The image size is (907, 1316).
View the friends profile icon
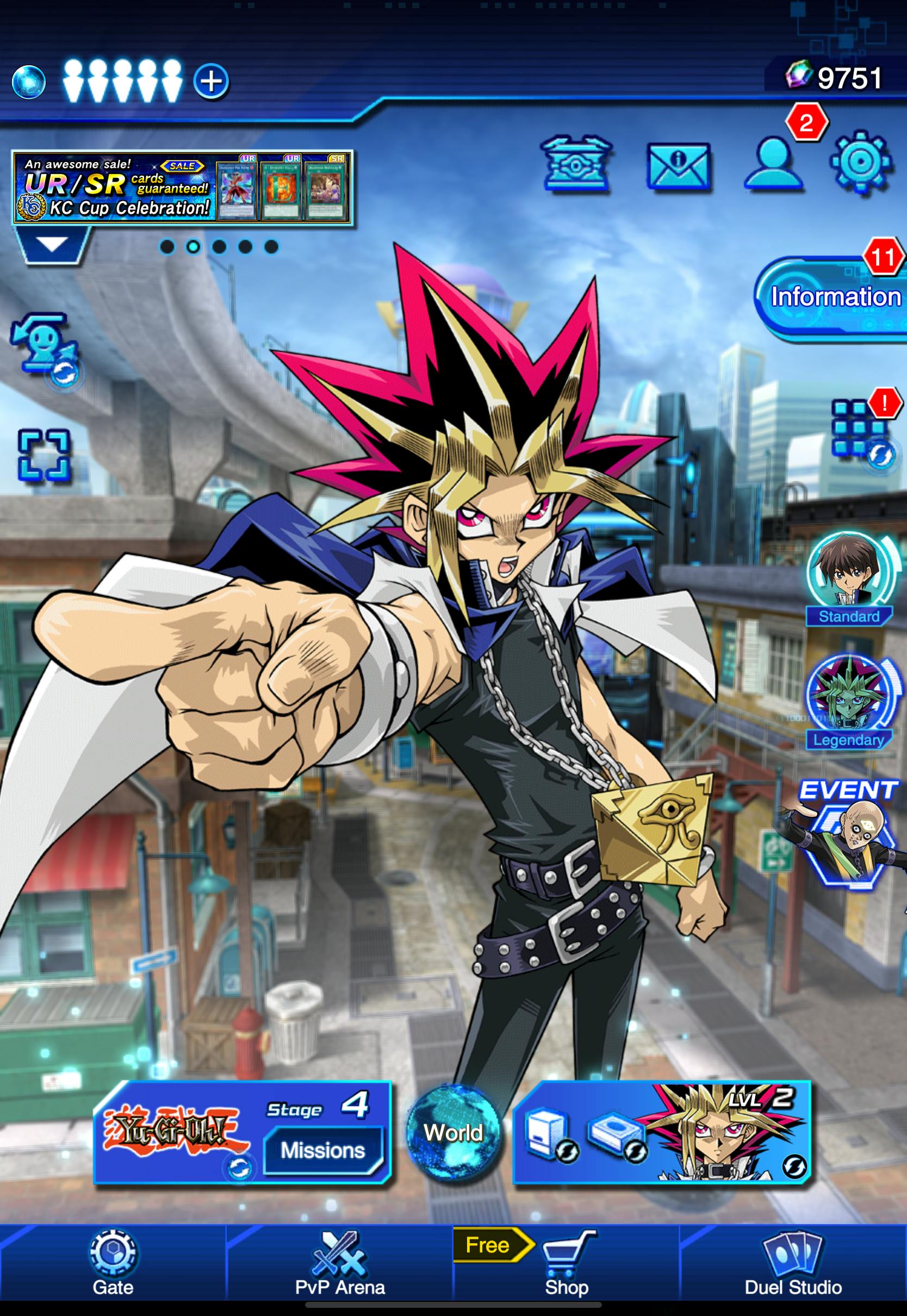point(773,164)
